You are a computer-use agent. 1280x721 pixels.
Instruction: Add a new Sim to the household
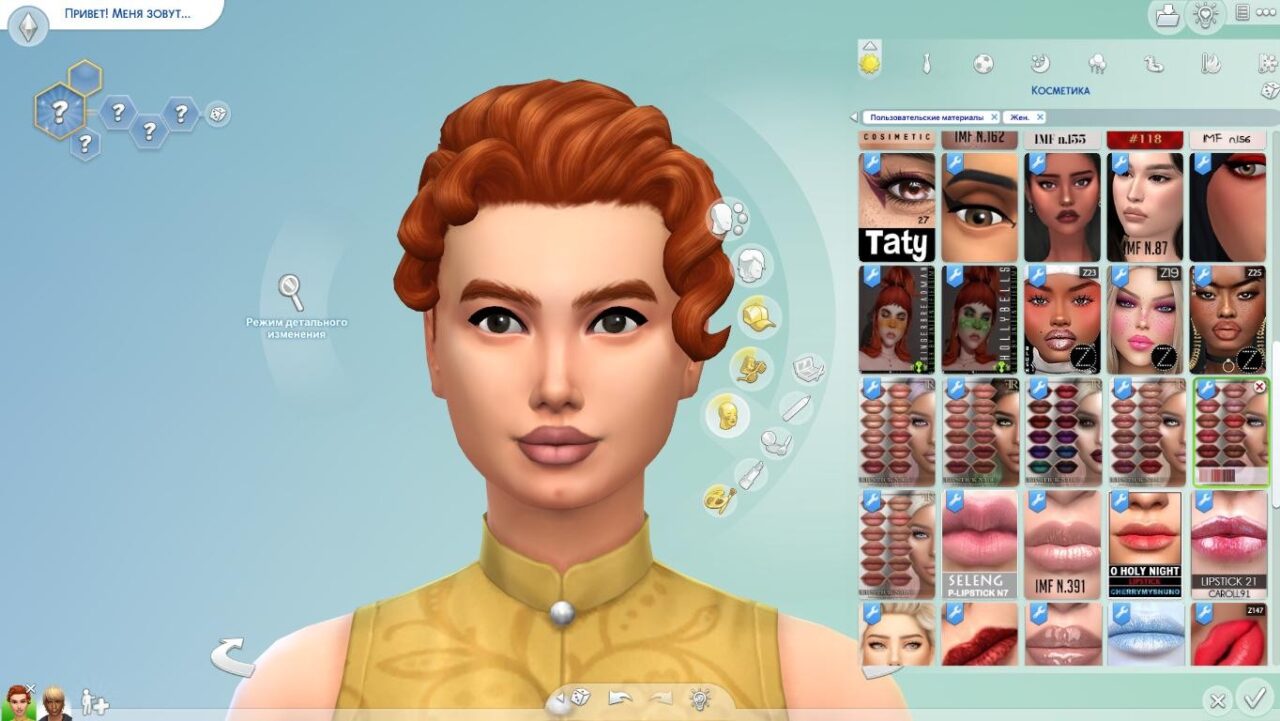(x=94, y=702)
